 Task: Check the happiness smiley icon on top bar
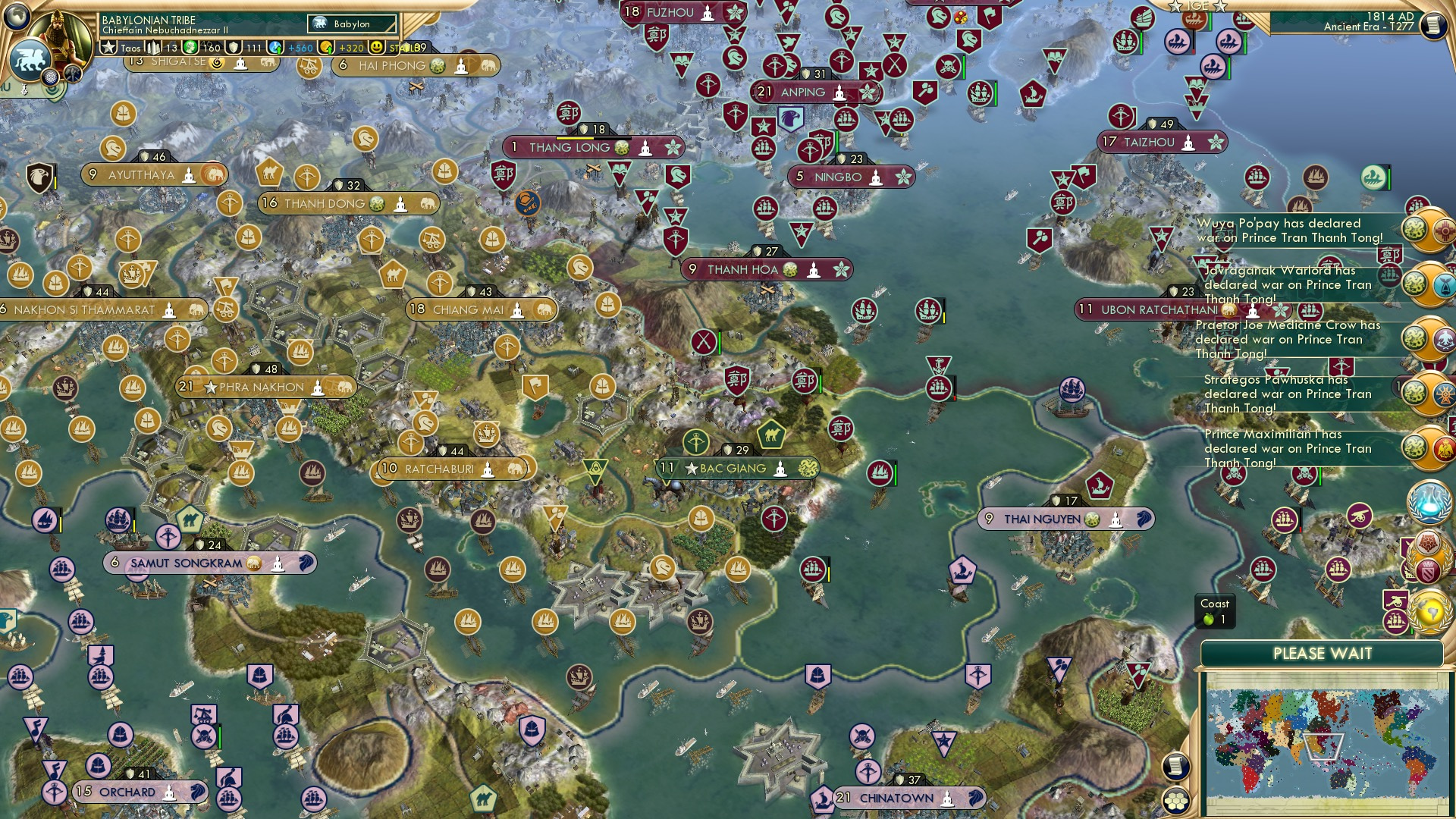tap(376, 47)
